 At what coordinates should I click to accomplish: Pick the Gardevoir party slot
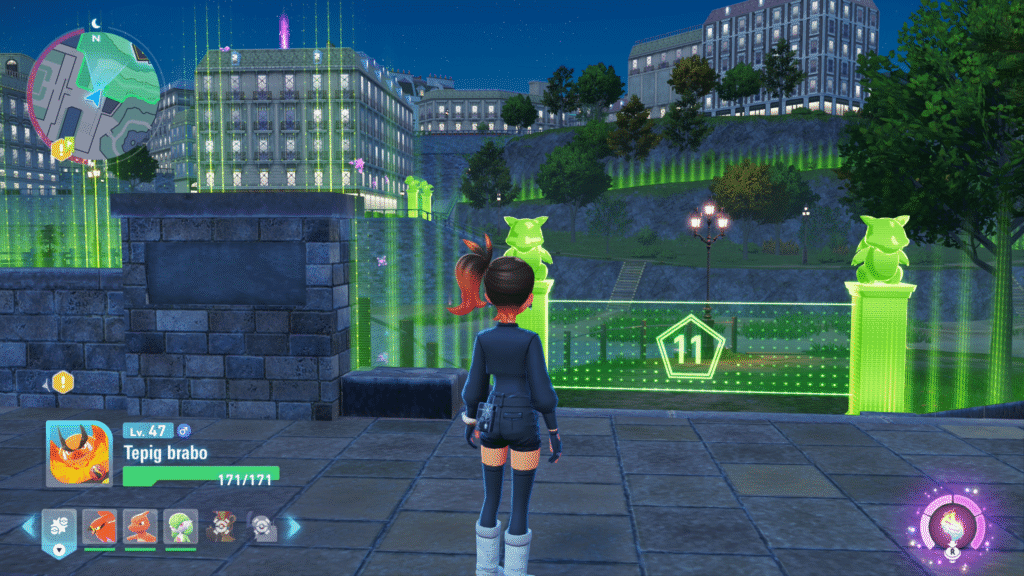click(x=180, y=526)
